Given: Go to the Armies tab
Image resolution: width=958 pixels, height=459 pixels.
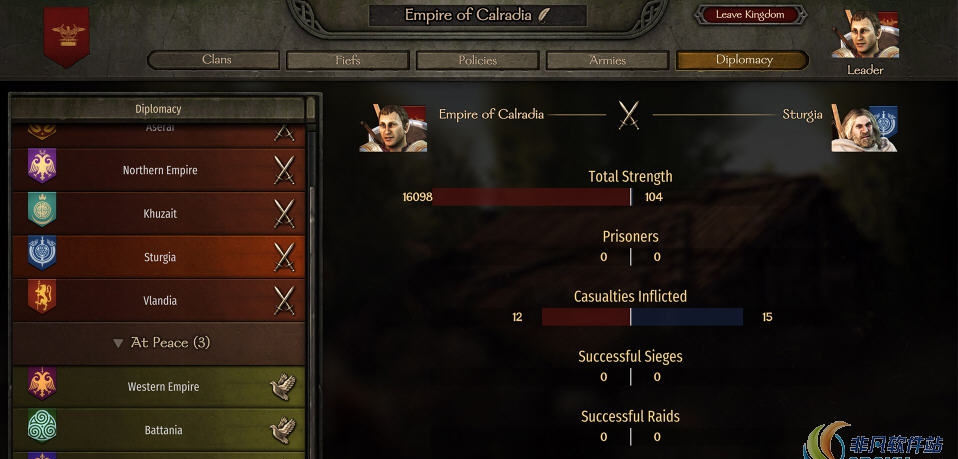Looking at the screenshot, I should pyautogui.click(x=607, y=60).
